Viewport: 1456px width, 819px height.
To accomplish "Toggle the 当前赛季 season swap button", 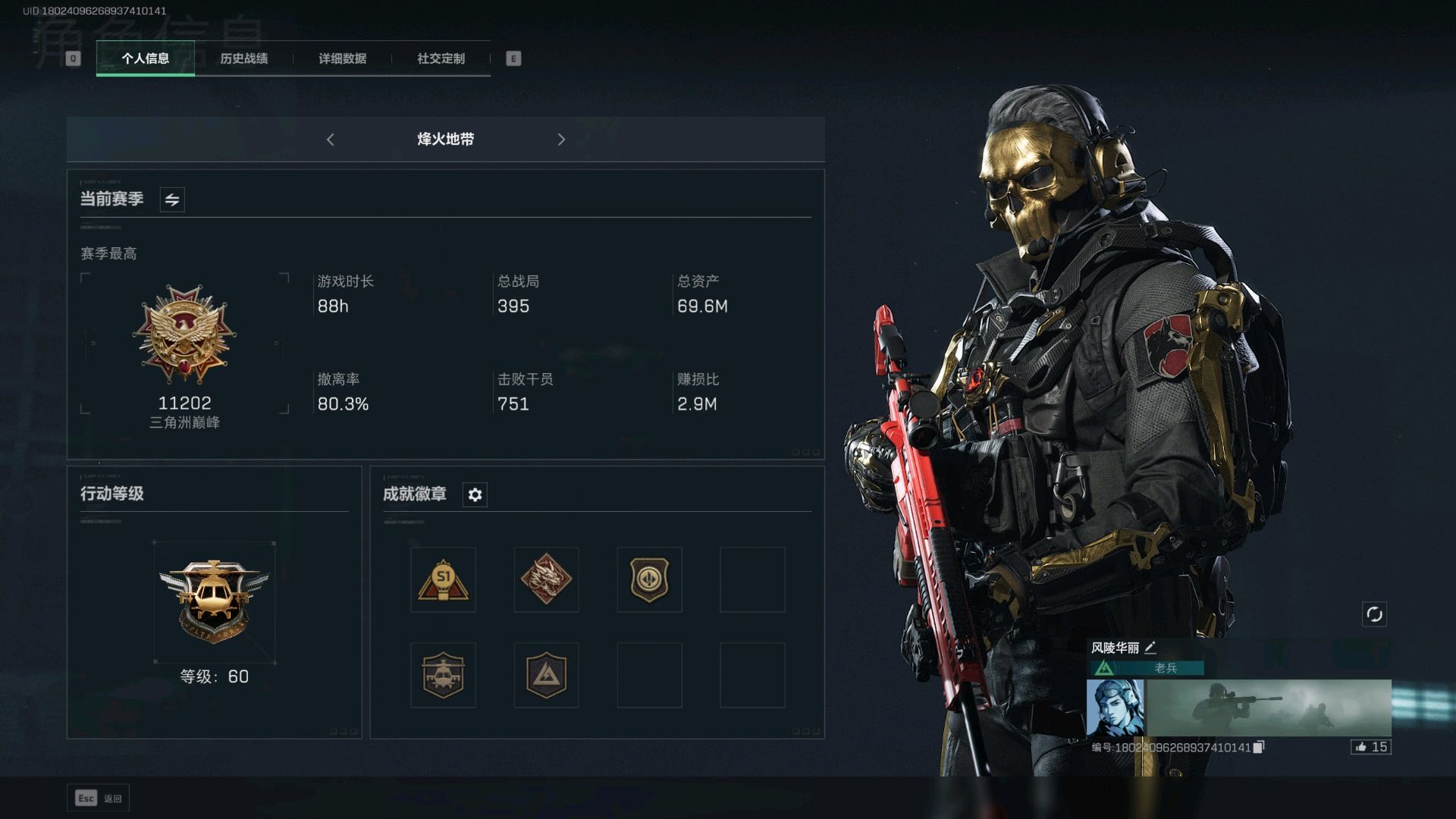I will (172, 199).
